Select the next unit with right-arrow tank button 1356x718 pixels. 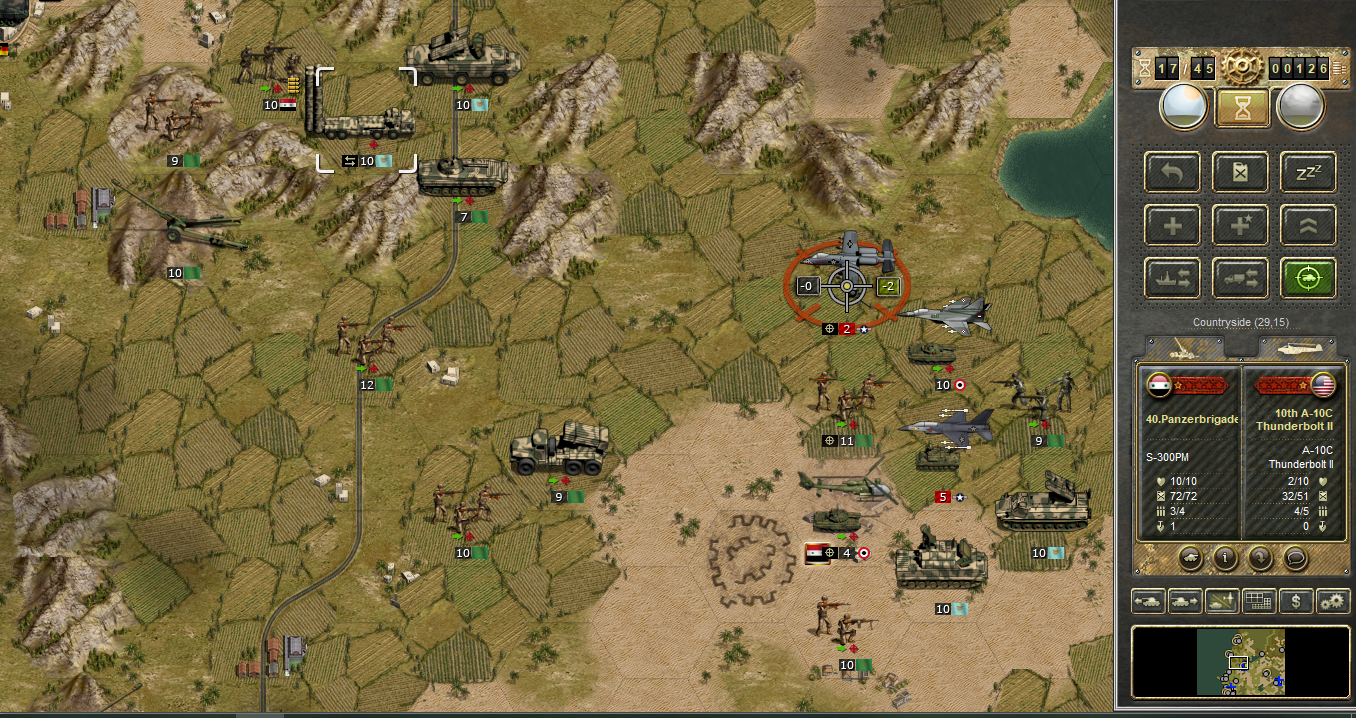(1184, 601)
